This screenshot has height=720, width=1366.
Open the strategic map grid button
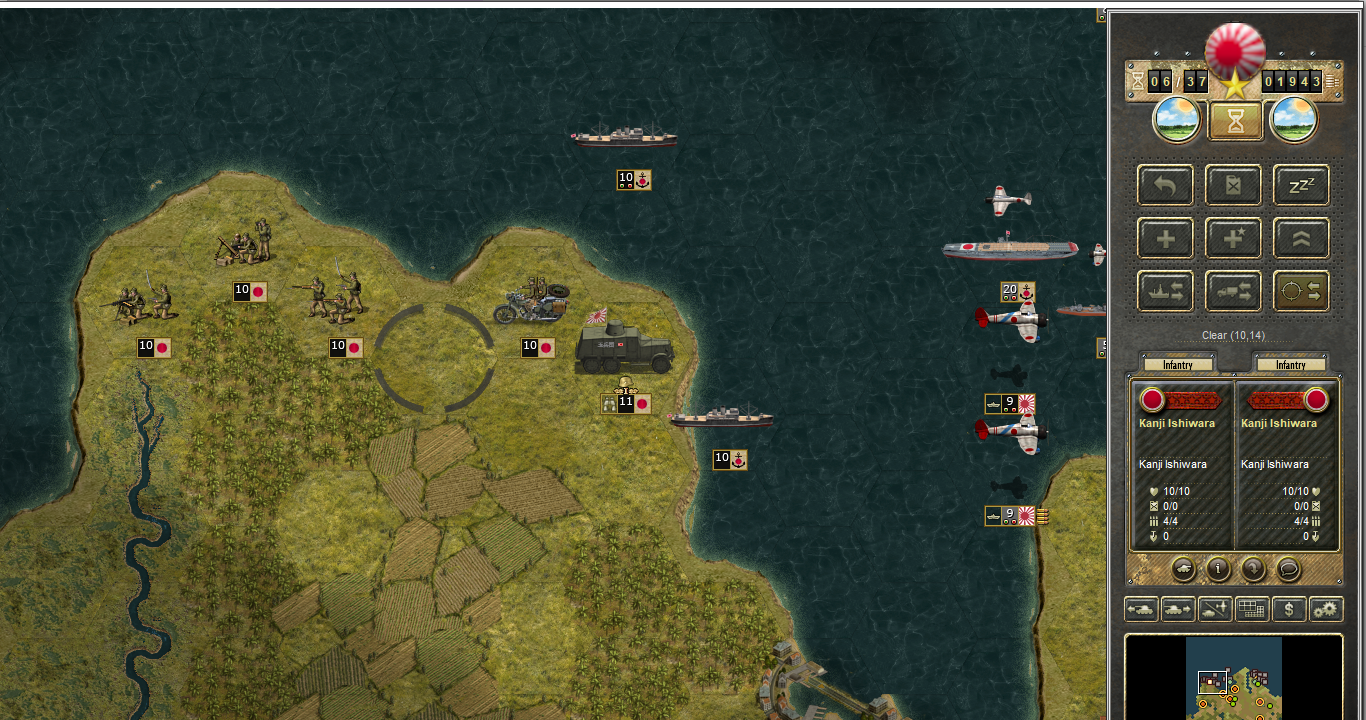coord(1252,608)
